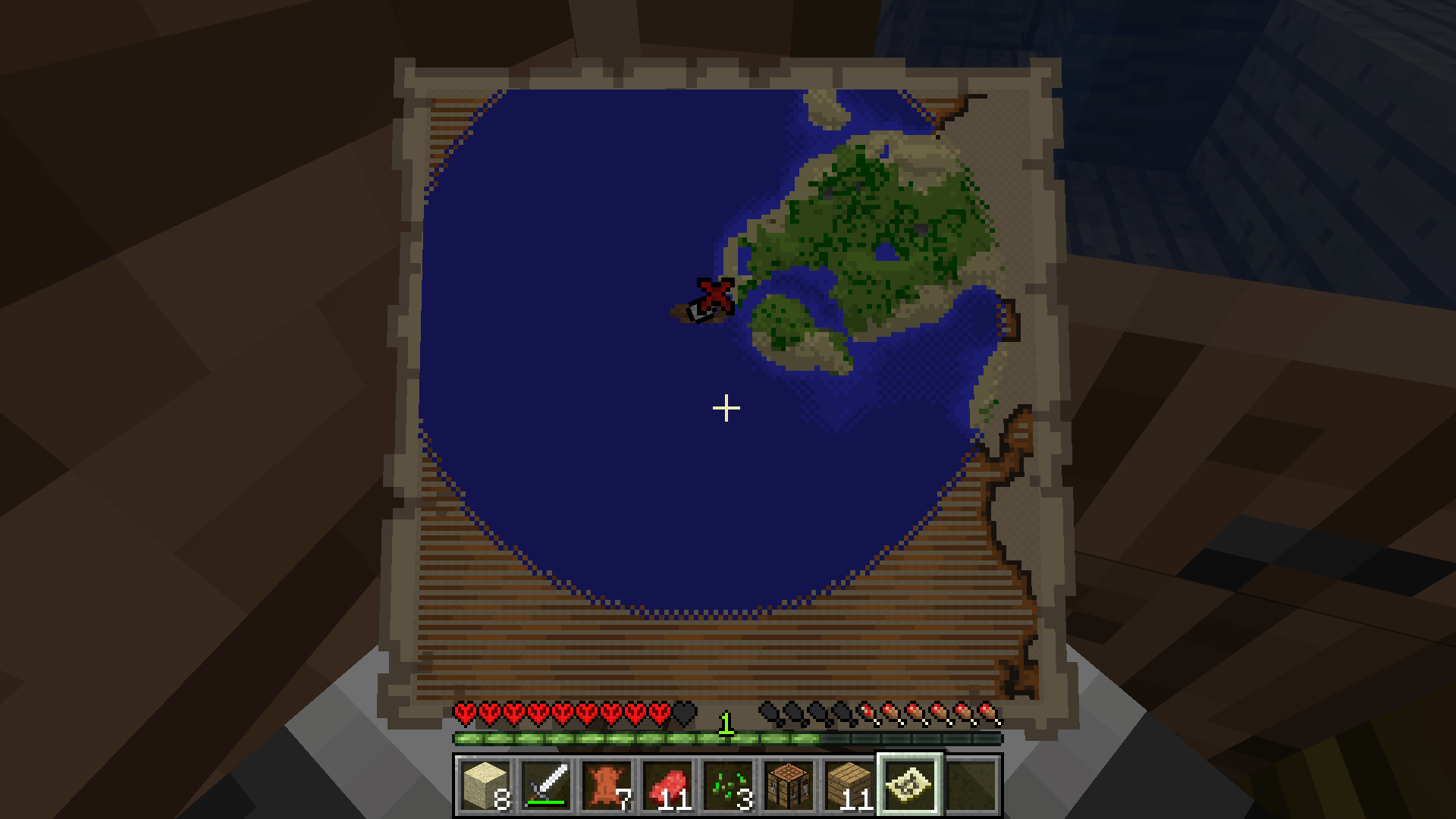The height and width of the screenshot is (819, 1456).
Task: Click the white player arrow on the map
Action: click(x=695, y=311)
